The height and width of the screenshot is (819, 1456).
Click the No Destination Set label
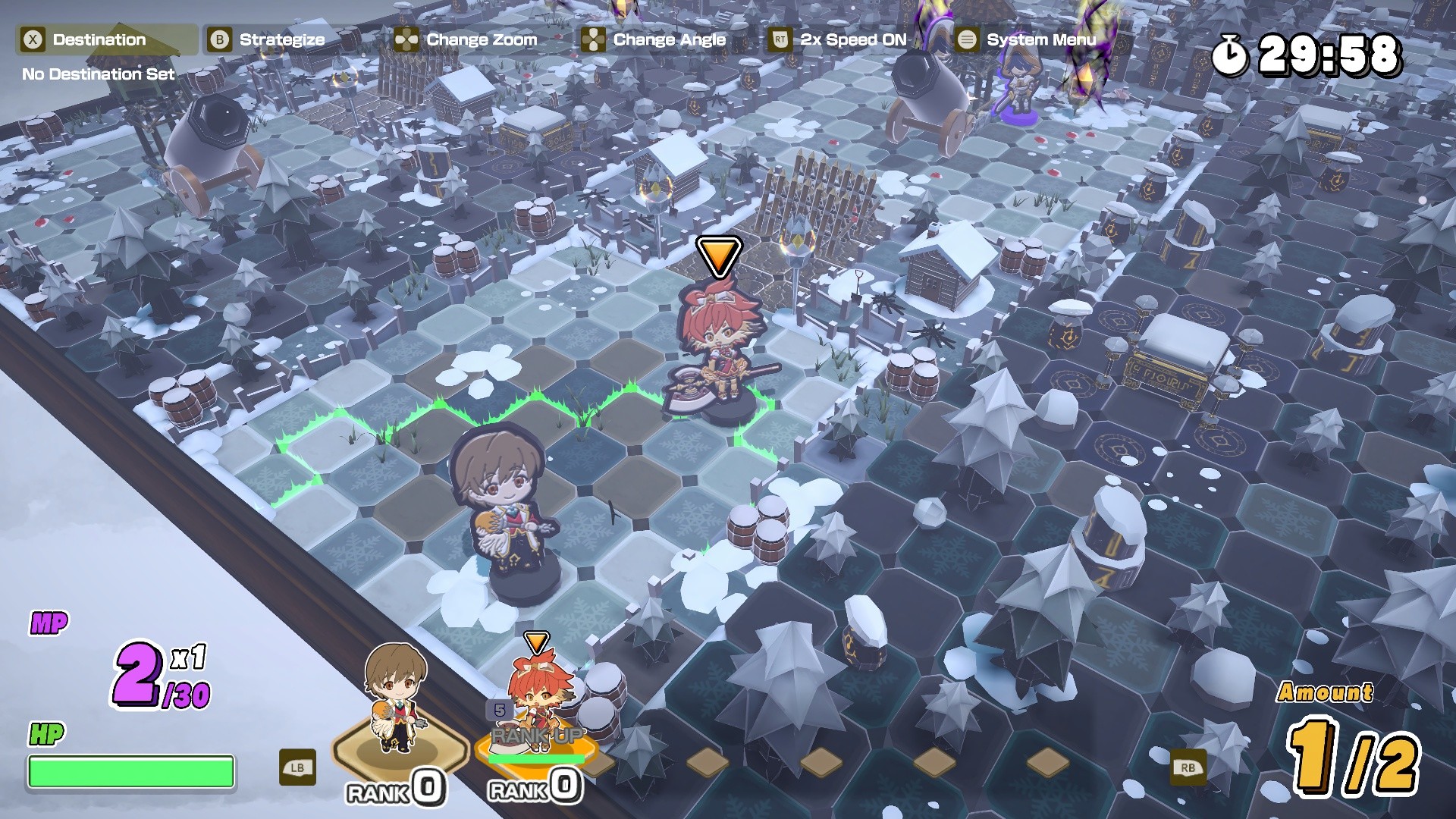97,75
